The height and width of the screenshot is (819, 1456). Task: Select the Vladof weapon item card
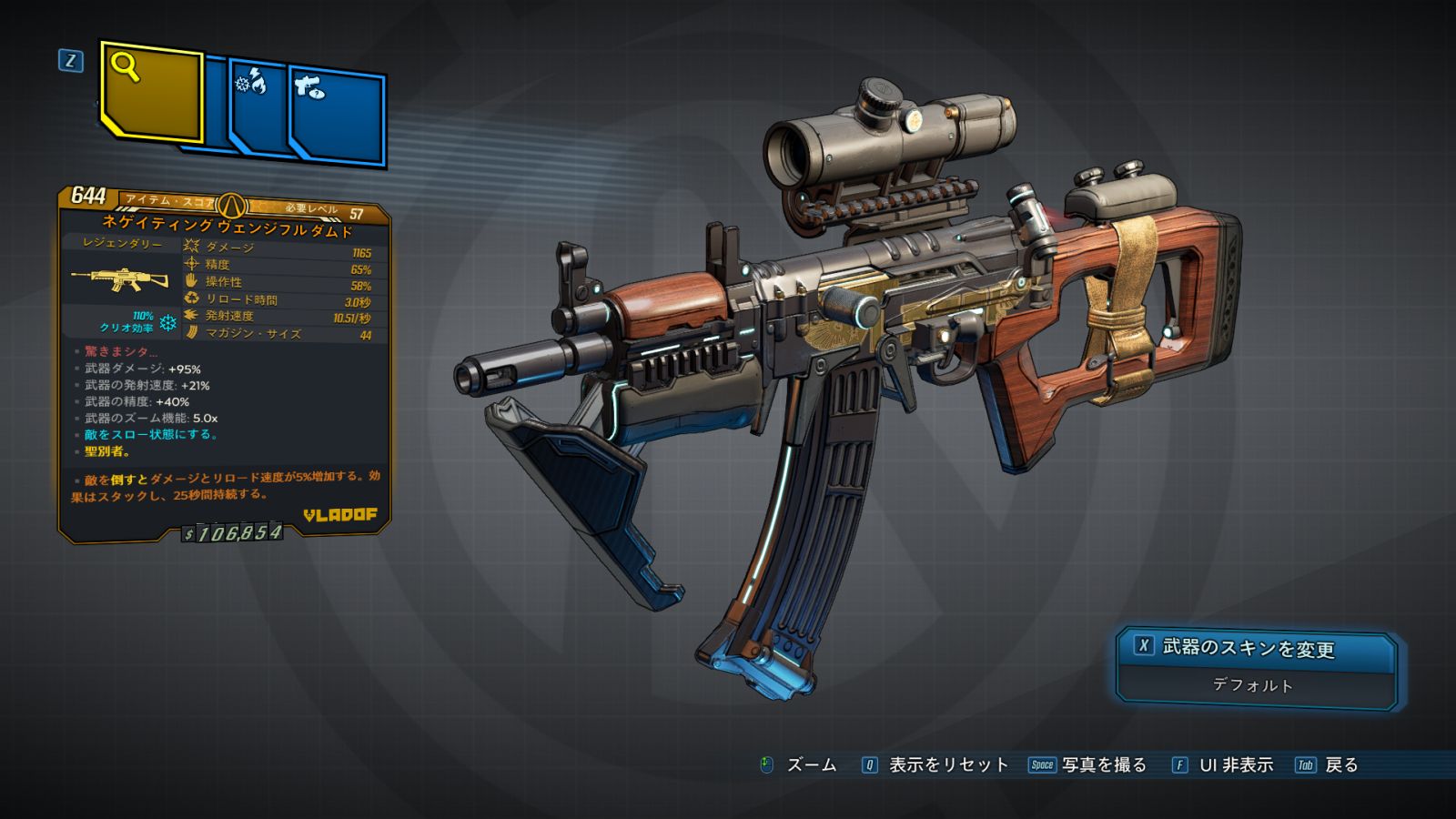pos(225,364)
